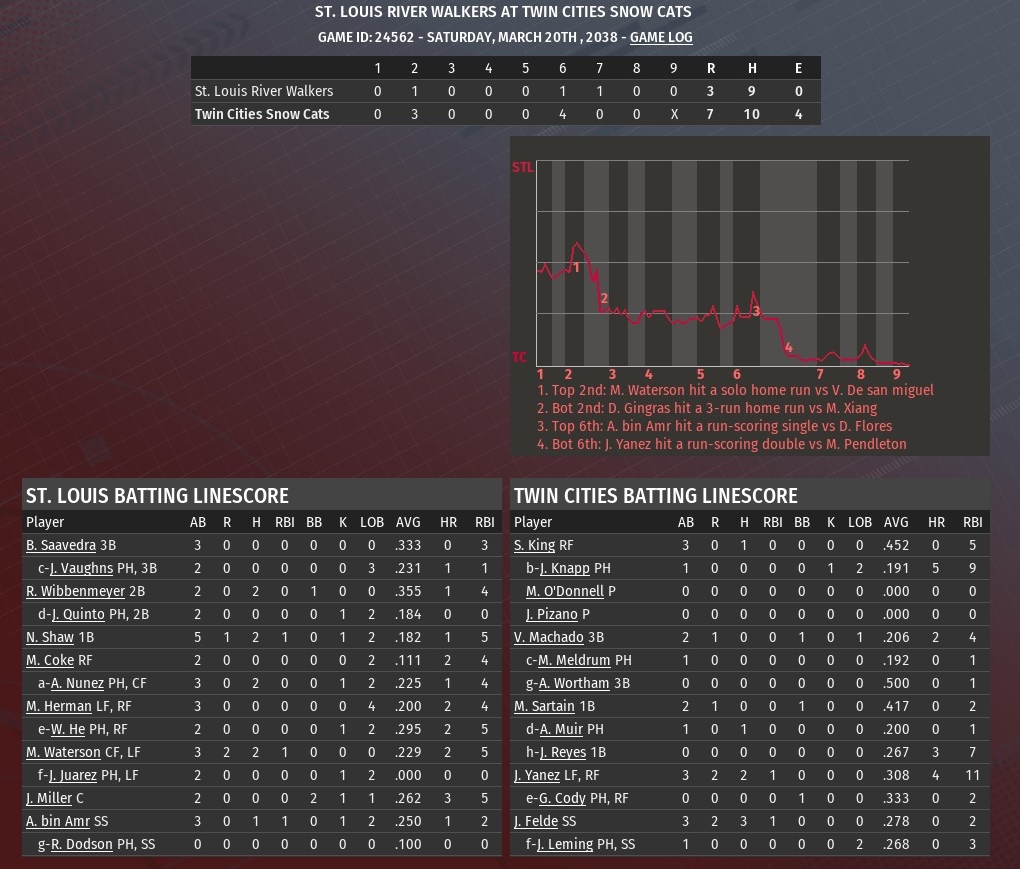The width and height of the screenshot is (1020, 869).
Task: Select J. Knapp in Twin Cities linescore
Action: 565,568
